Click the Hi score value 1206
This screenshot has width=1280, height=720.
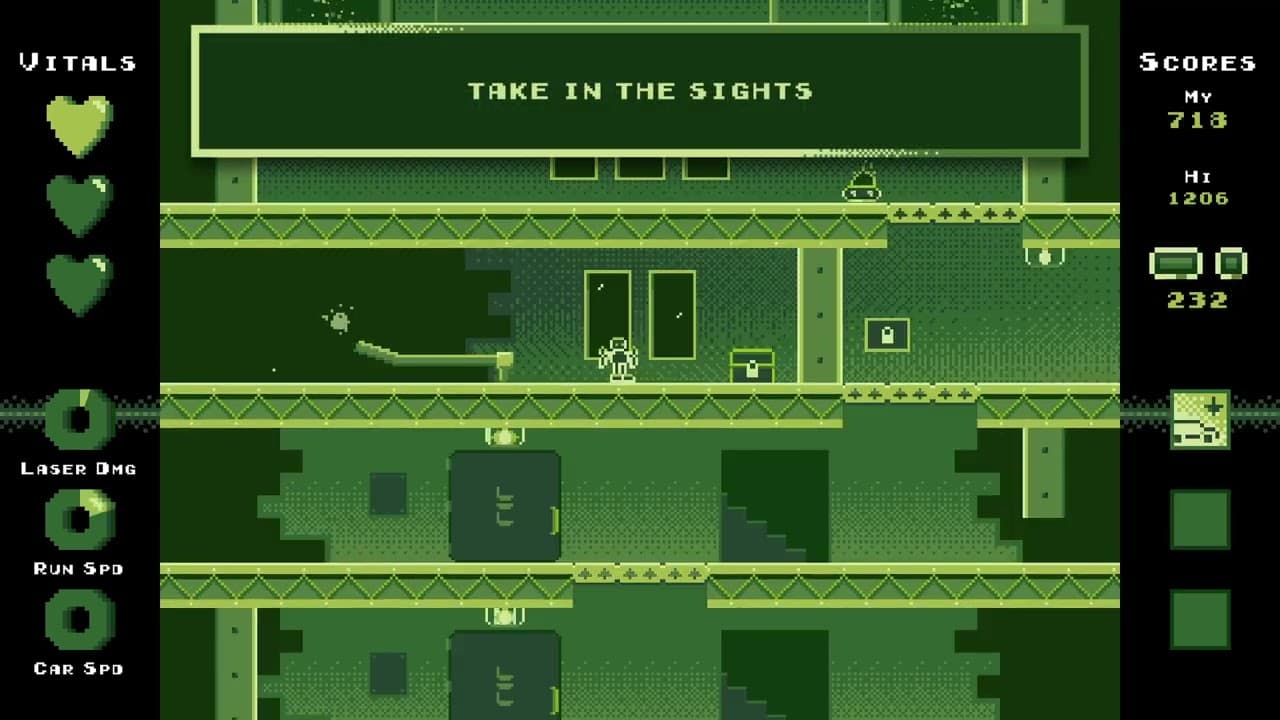[x=1198, y=198]
